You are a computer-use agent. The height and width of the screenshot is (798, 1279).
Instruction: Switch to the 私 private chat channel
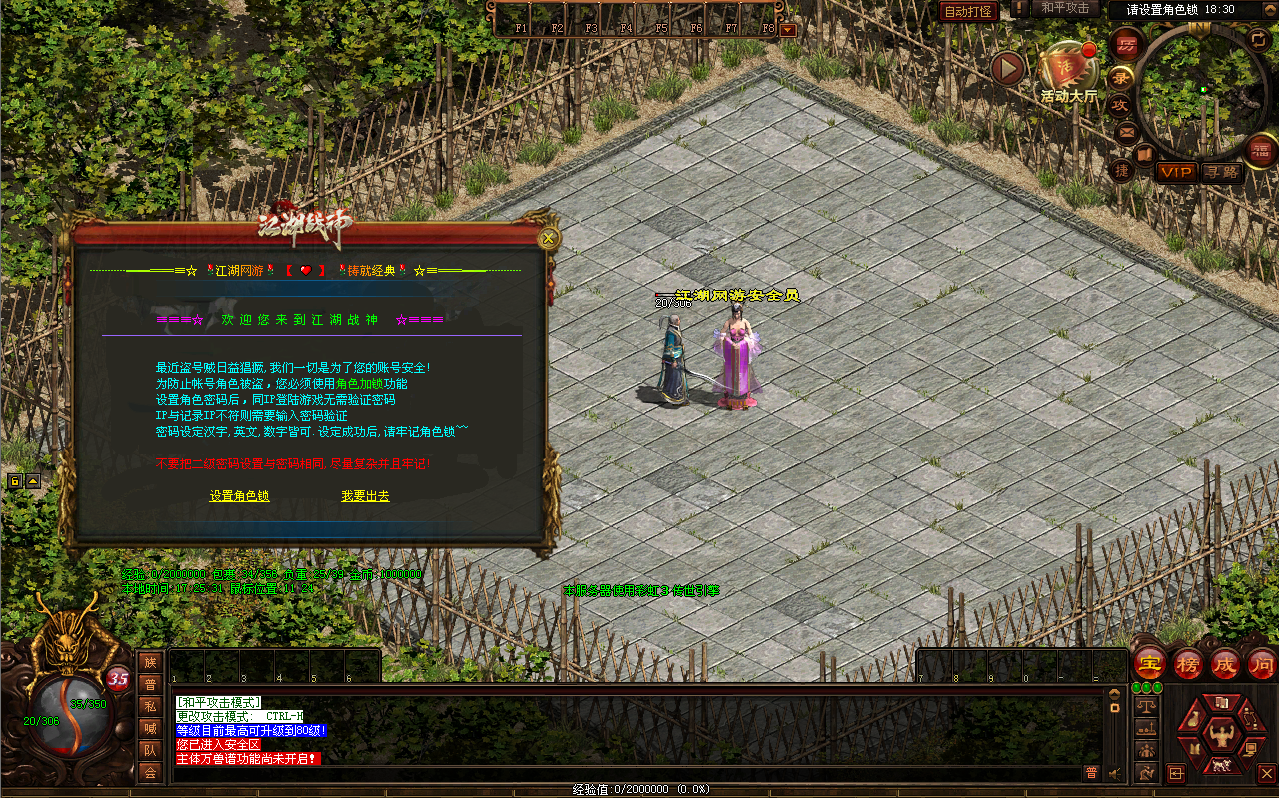click(x=150, y=706)
